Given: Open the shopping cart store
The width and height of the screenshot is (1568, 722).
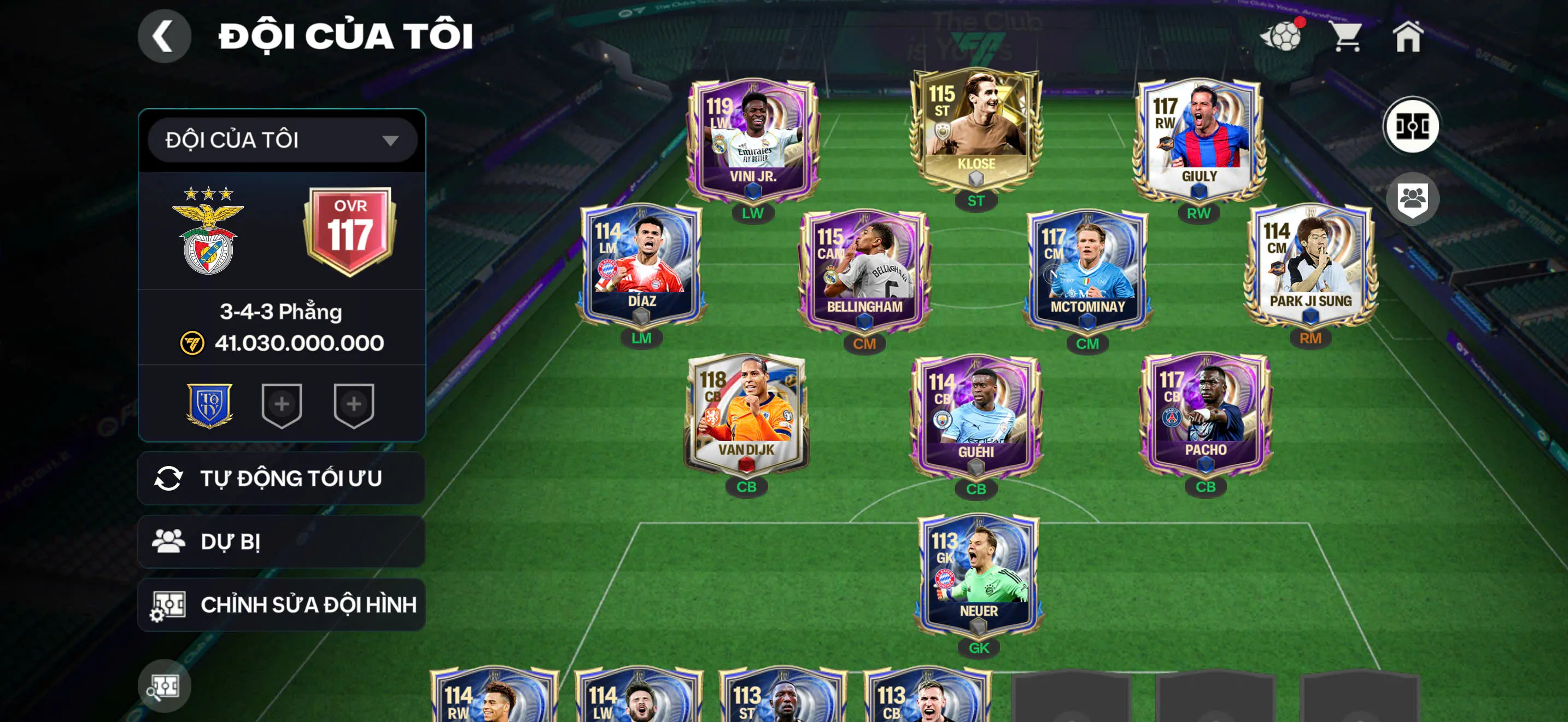Looking at the screenshot, I should (x=1347, y=37).
